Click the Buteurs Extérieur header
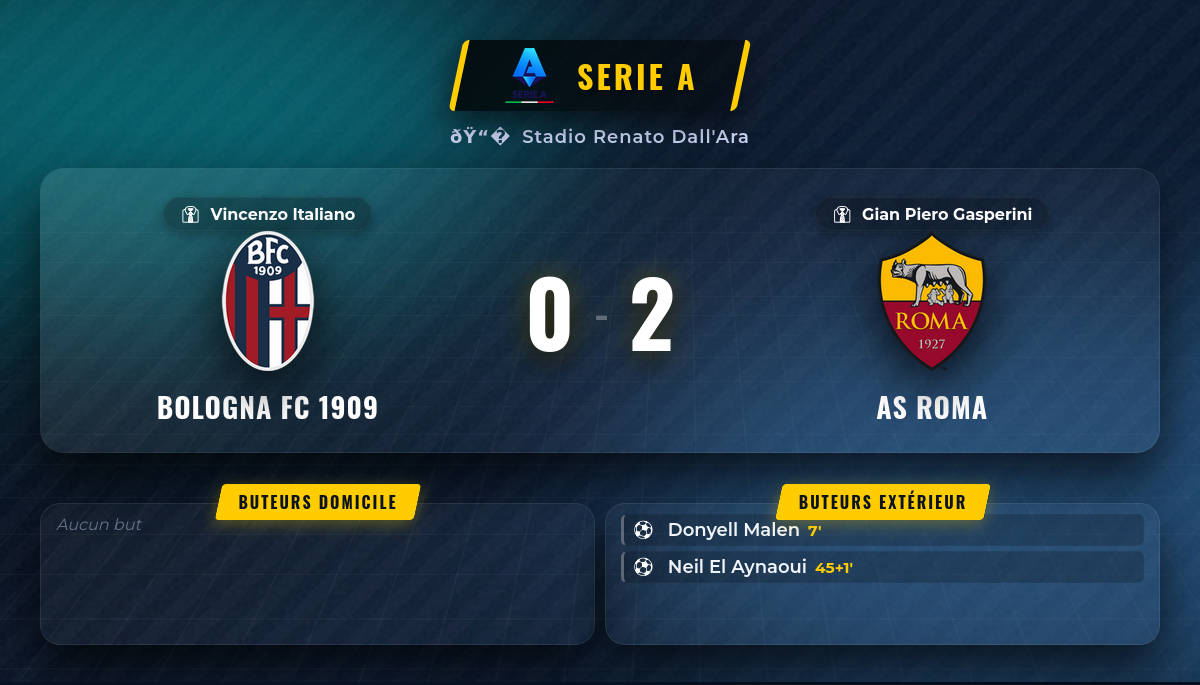Image resolution: width=1200 pixels, height=685 pixels. (882, 502)
